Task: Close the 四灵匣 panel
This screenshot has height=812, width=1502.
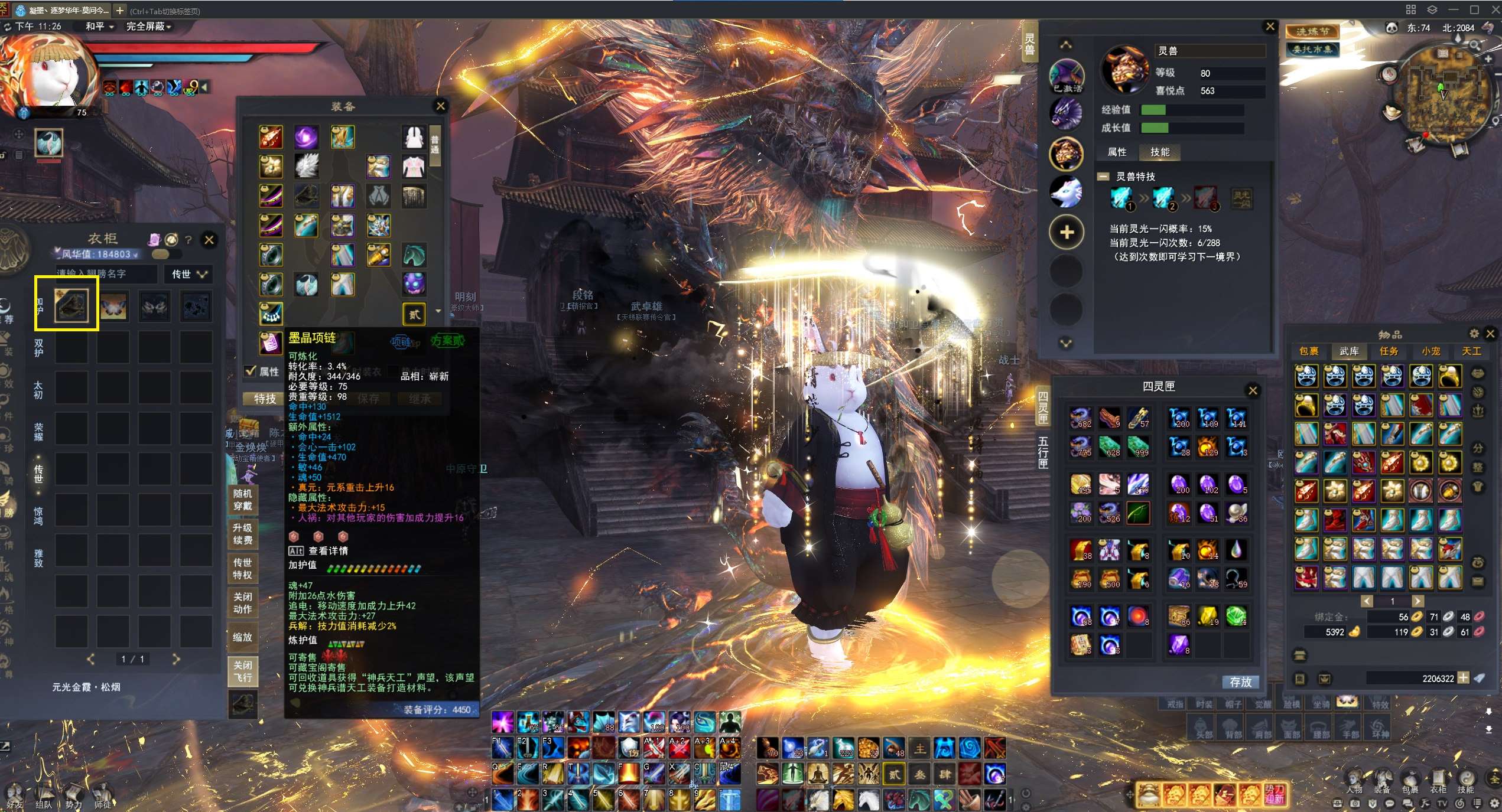Action: point(1253,390)
